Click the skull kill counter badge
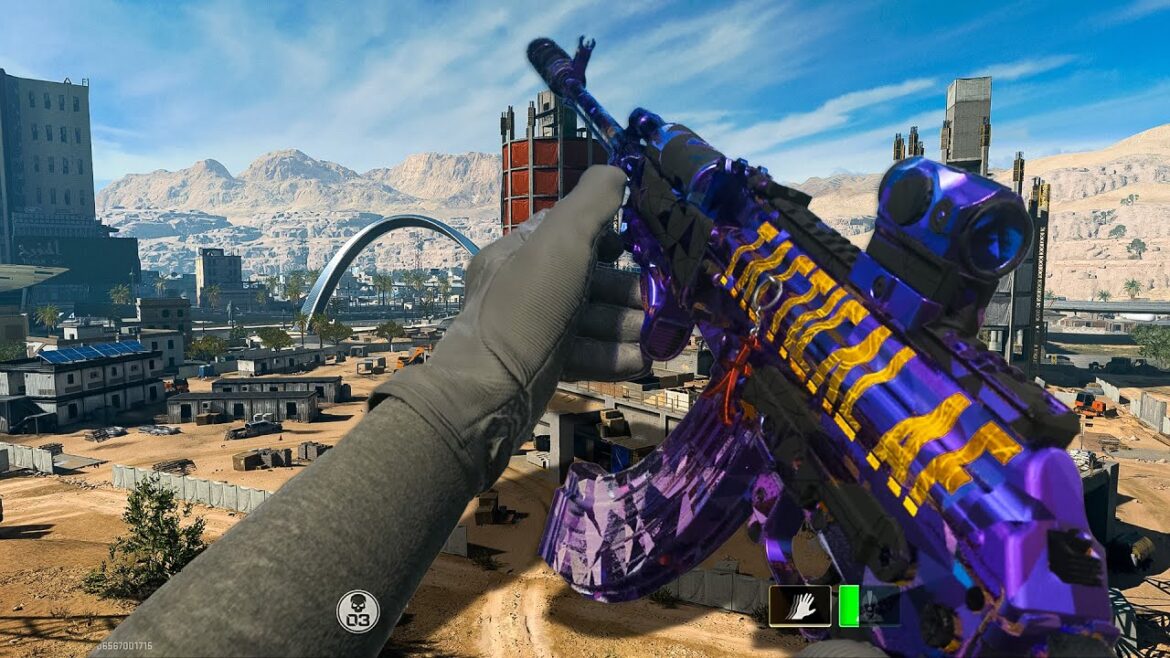The width and height of the screenshot is (1170, 658). [x=357, y=611]
